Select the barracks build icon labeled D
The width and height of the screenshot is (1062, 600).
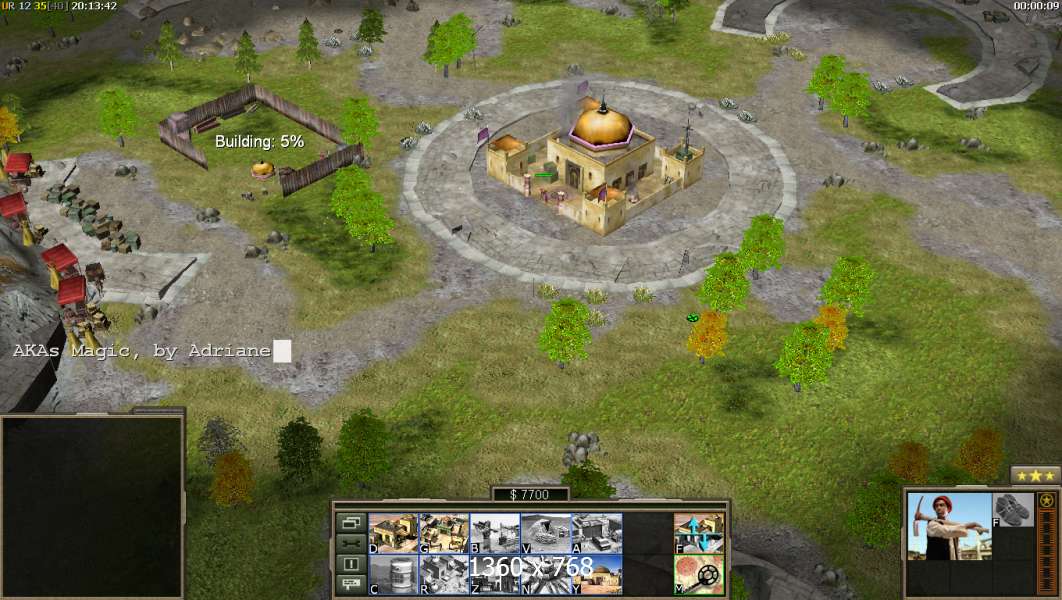pos(393,533)
